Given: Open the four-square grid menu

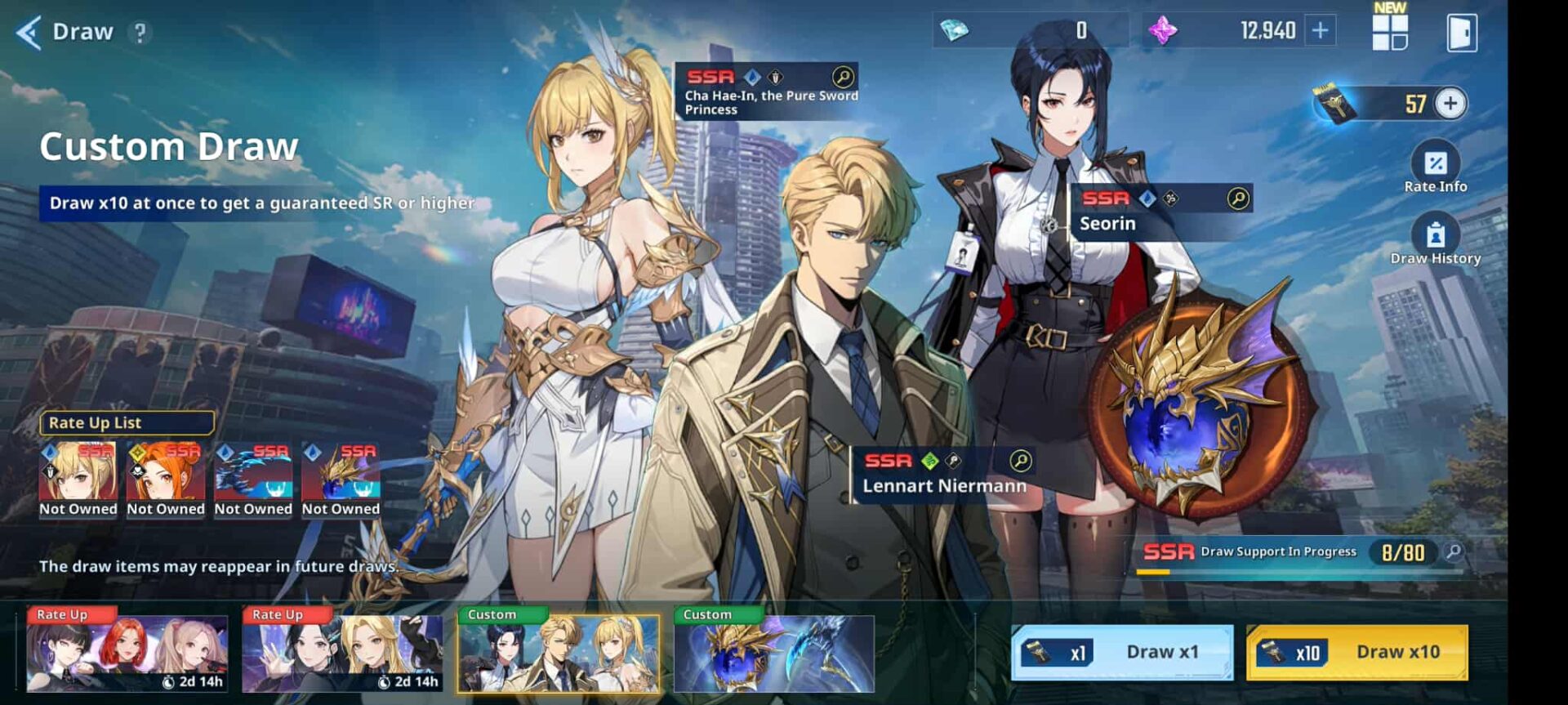Looking at the screenshot, I should (1389, 32).
